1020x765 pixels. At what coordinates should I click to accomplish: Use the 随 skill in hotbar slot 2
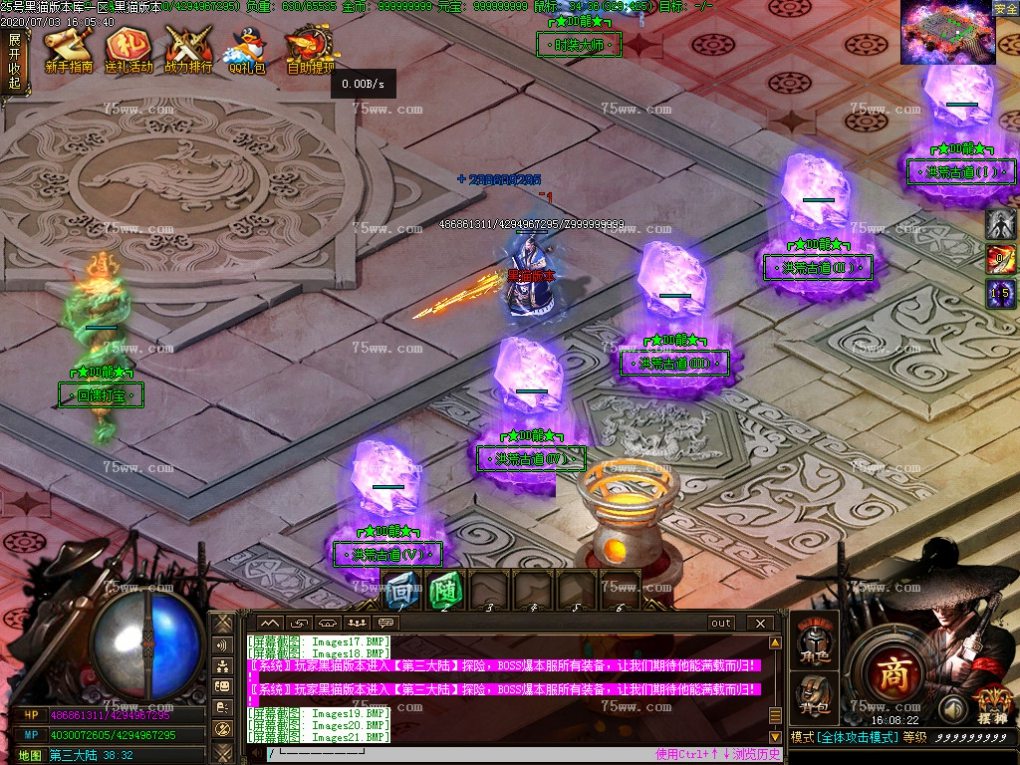pos(444,591)
